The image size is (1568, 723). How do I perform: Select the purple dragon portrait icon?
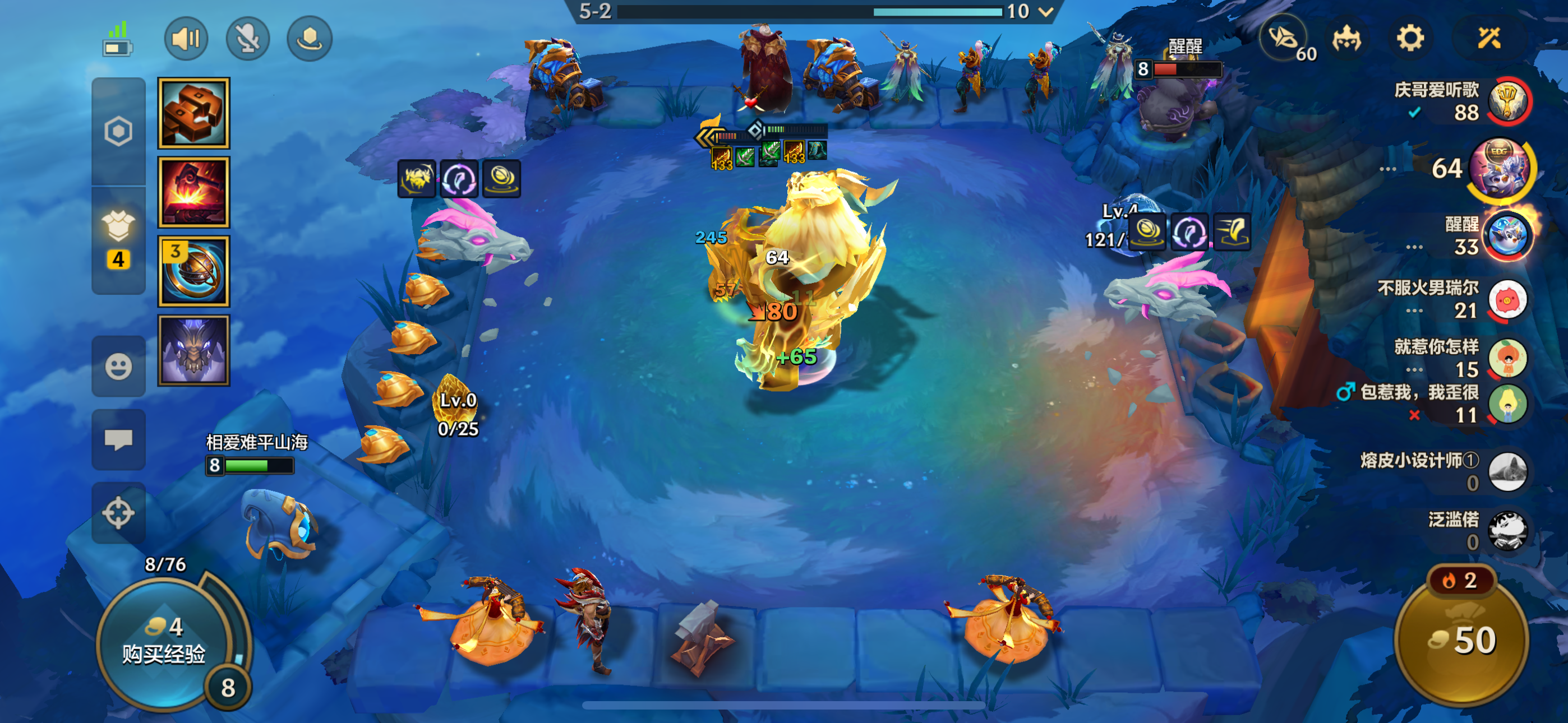193,350
